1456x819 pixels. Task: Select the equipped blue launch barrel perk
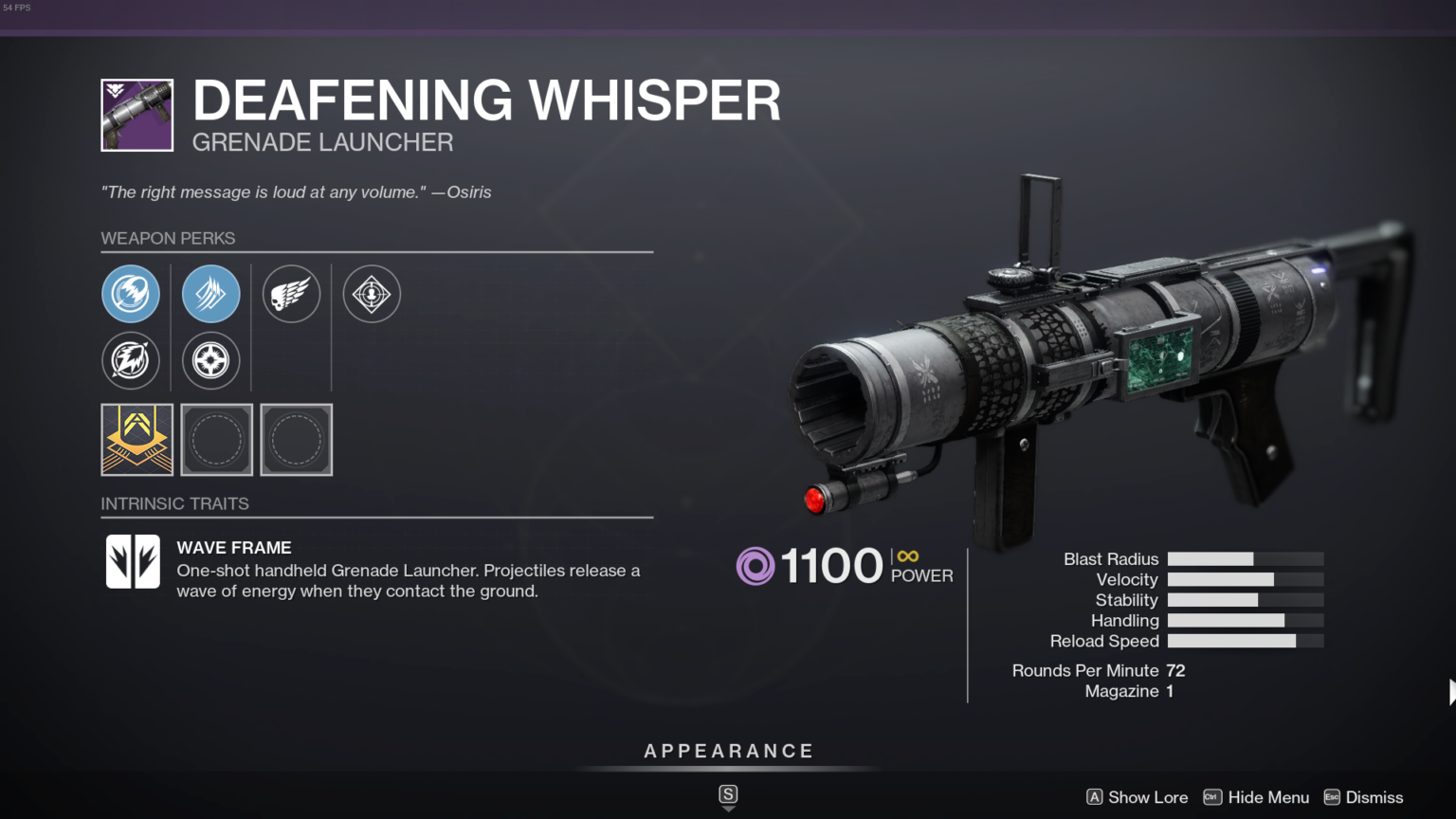click(x=131, y=294)
